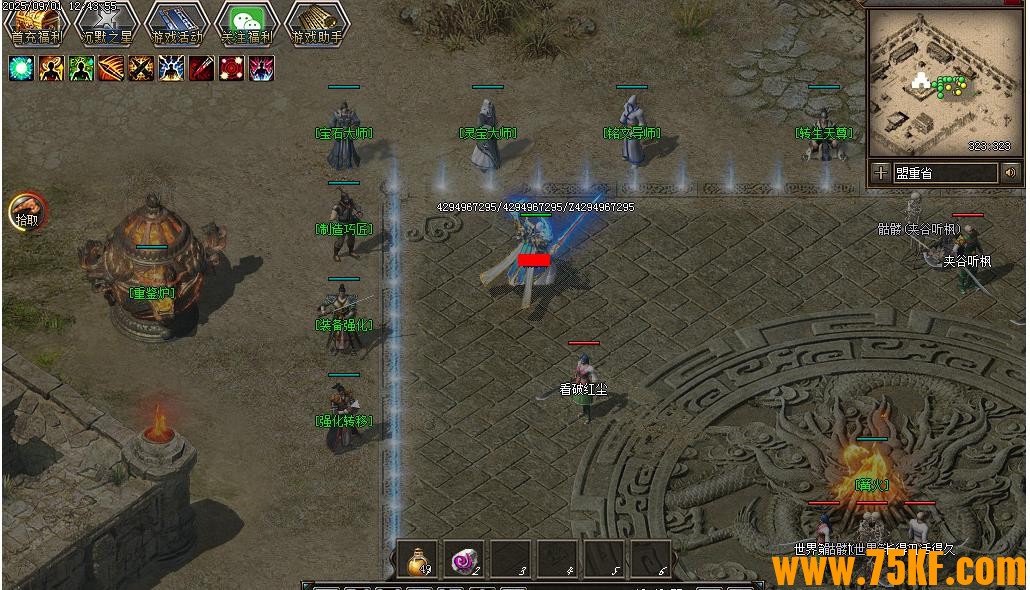Toggle the sound speaker button
Screen dimensions: 1030x590
point(1010,173)
